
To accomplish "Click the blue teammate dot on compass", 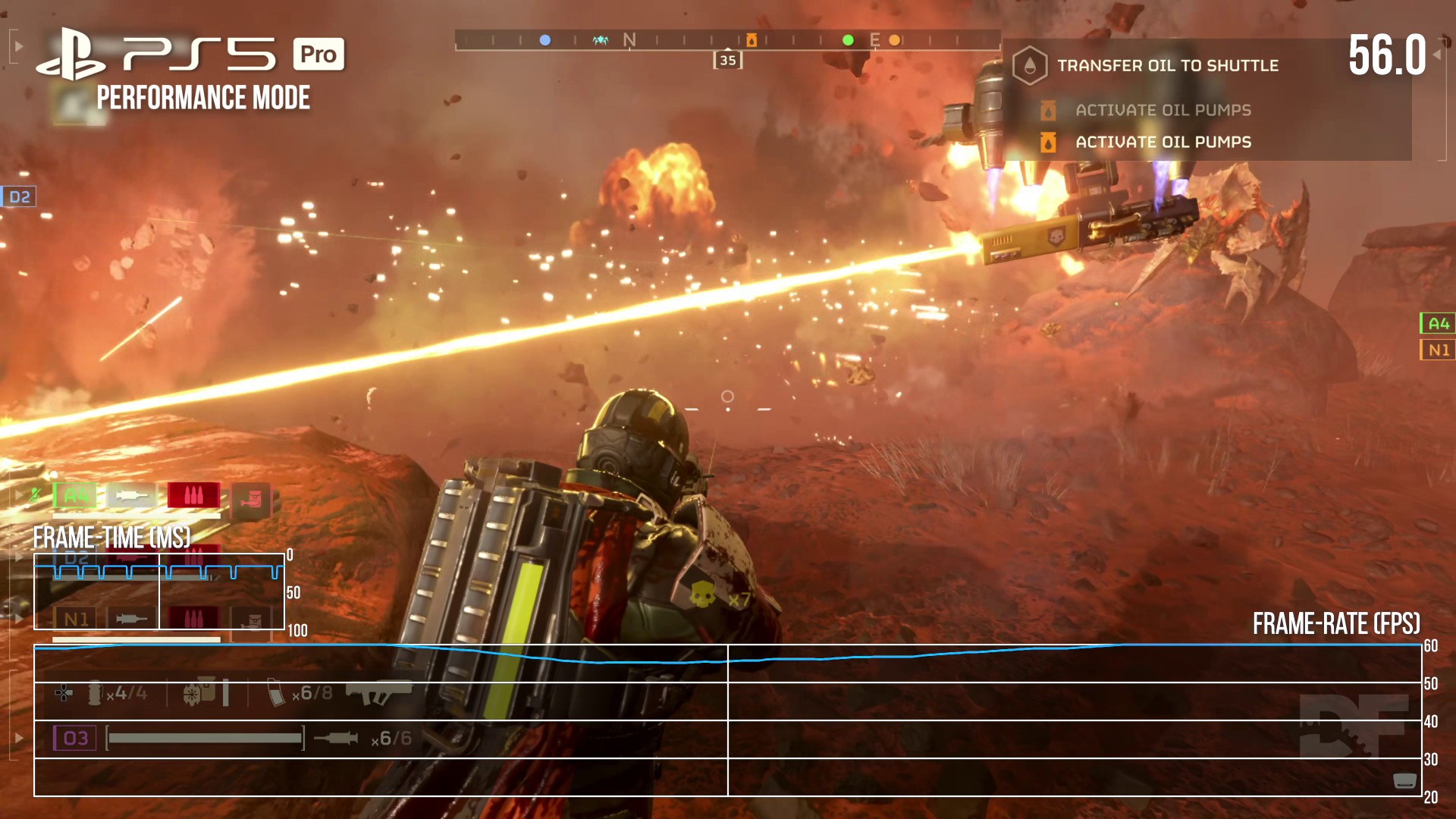I will point(544,40).
